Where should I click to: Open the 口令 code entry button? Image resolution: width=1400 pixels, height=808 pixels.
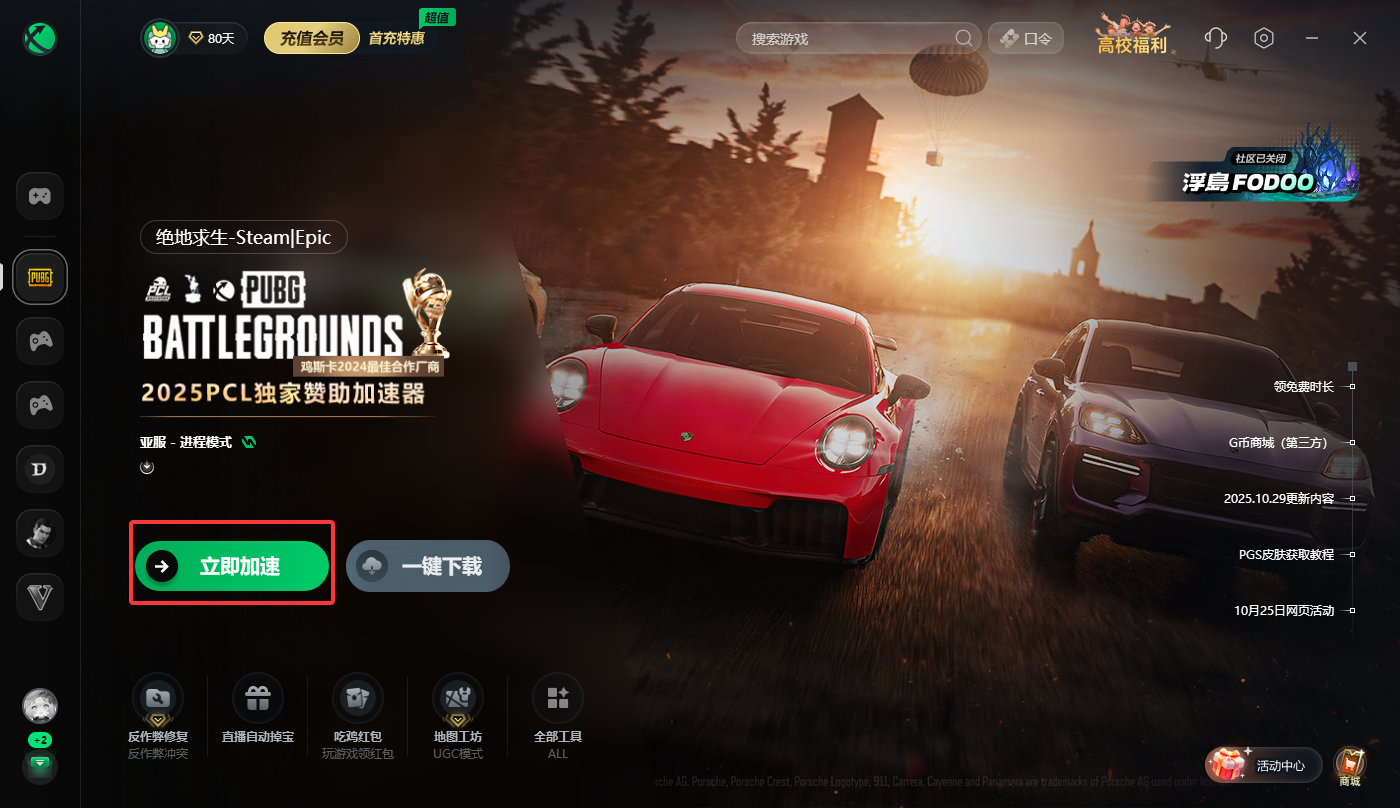(x=1026, y=39)
